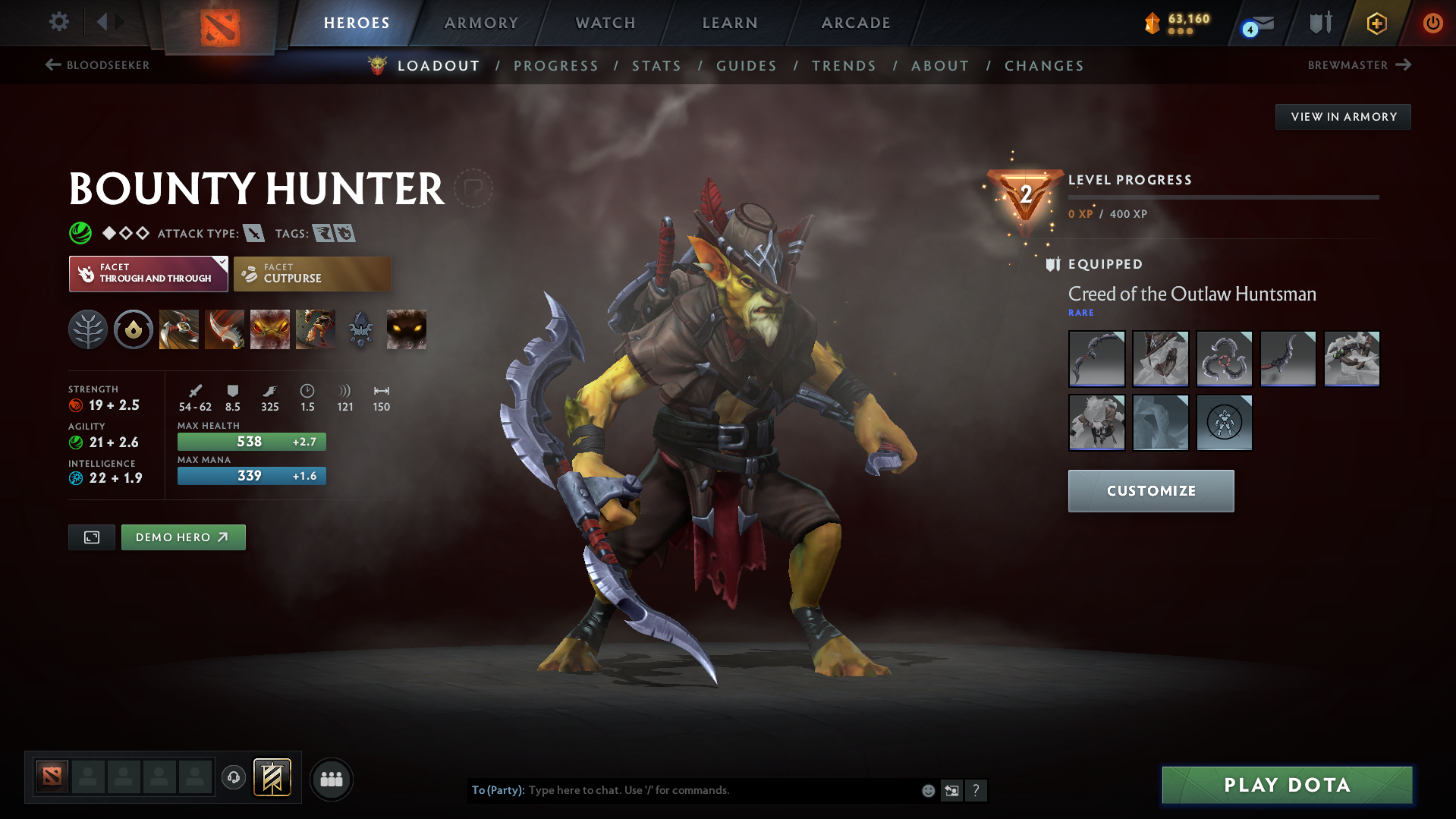Viewport: 1456px width, 819px height.
Task: Switch chat channel with the arrow icon
Action: [951, 790]
